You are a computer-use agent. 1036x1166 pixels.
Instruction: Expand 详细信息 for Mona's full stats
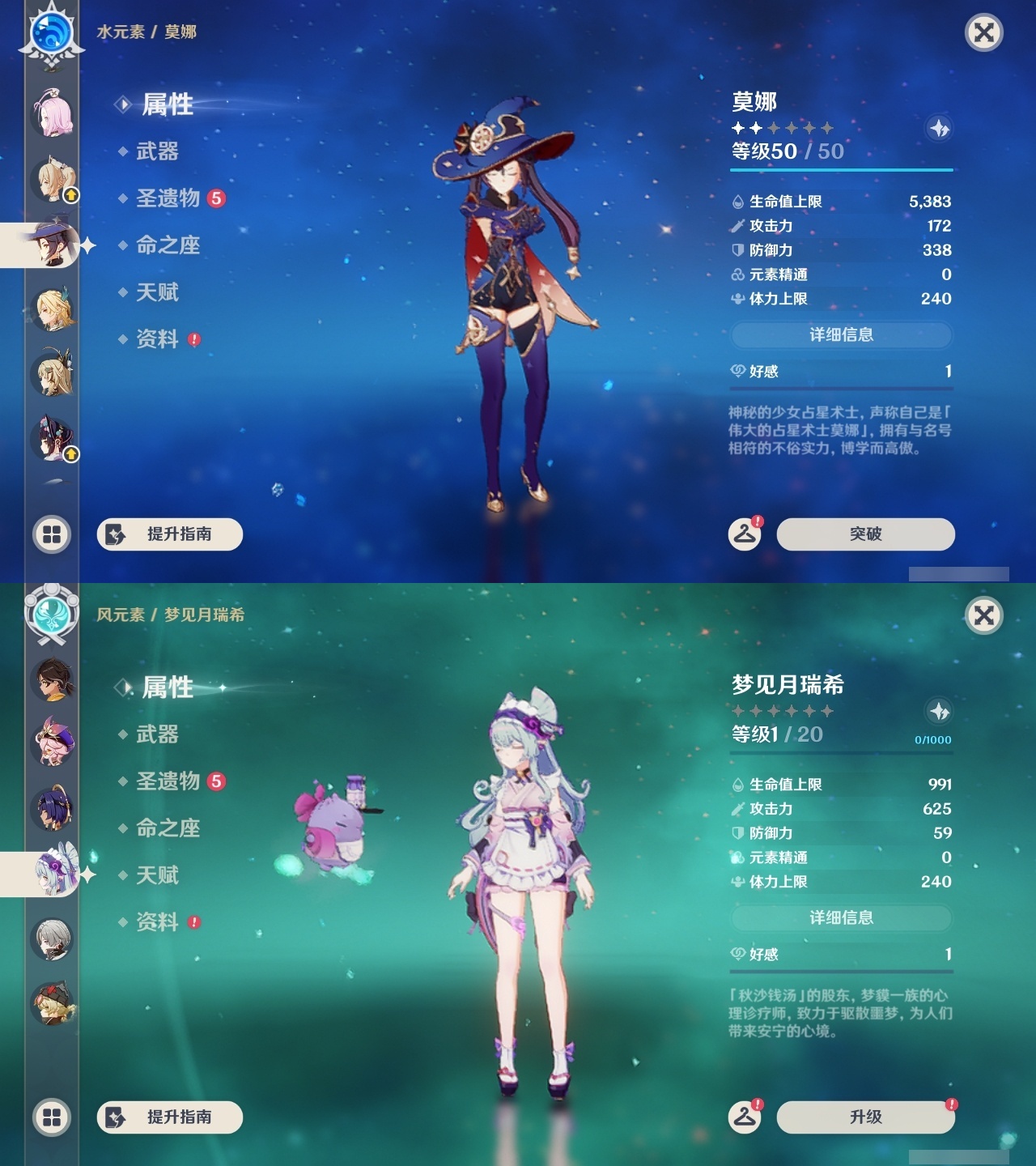point(842,334)
